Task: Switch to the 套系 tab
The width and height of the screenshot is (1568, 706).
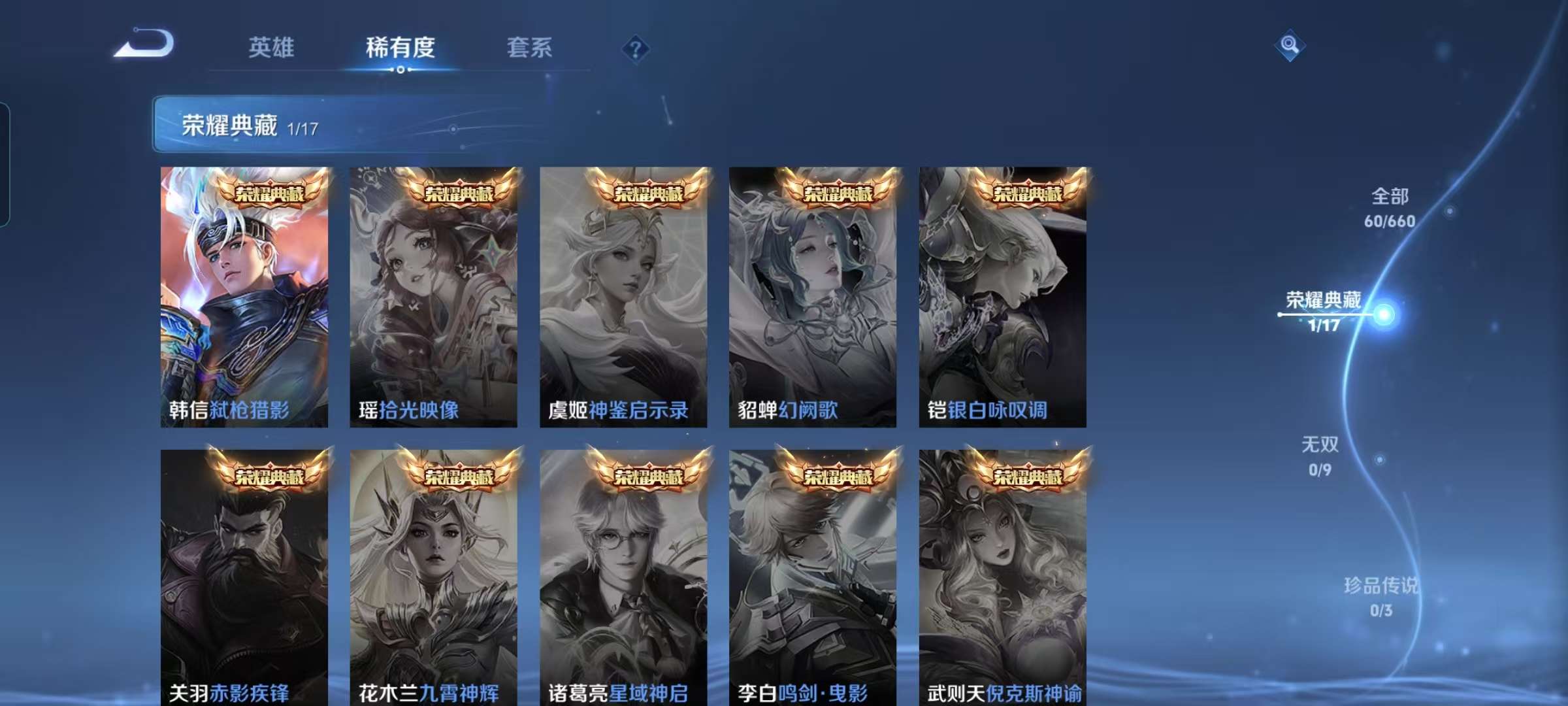Action: point(530,47)
